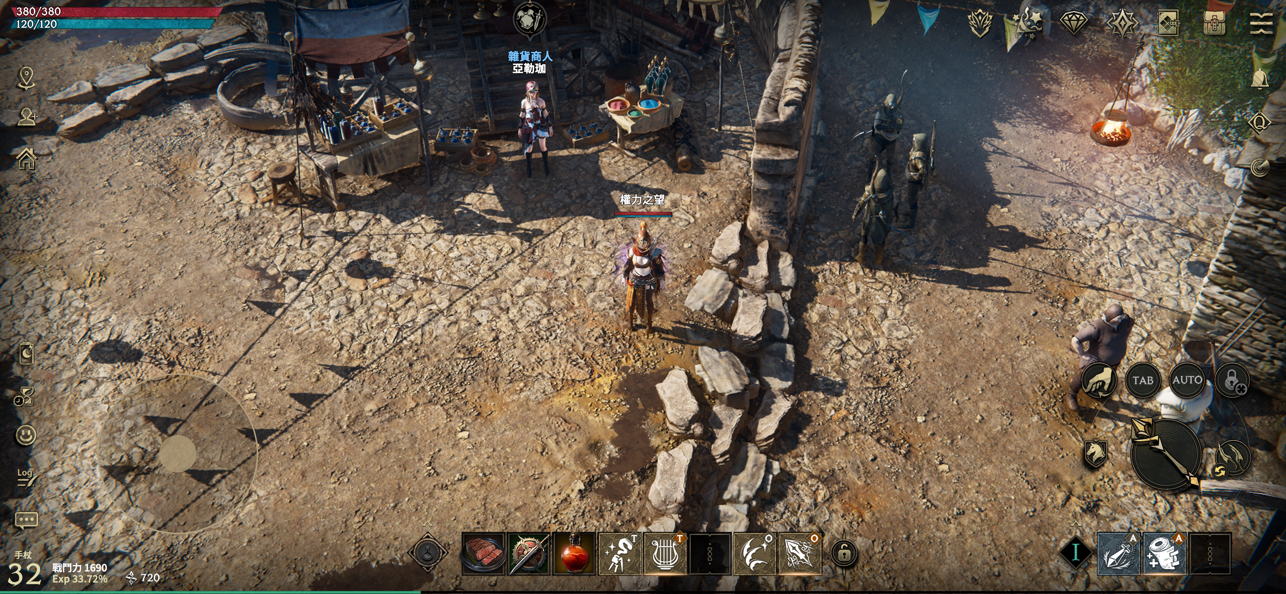Attack with the main staff button
1286x594 pixels.
point(1165,453)
